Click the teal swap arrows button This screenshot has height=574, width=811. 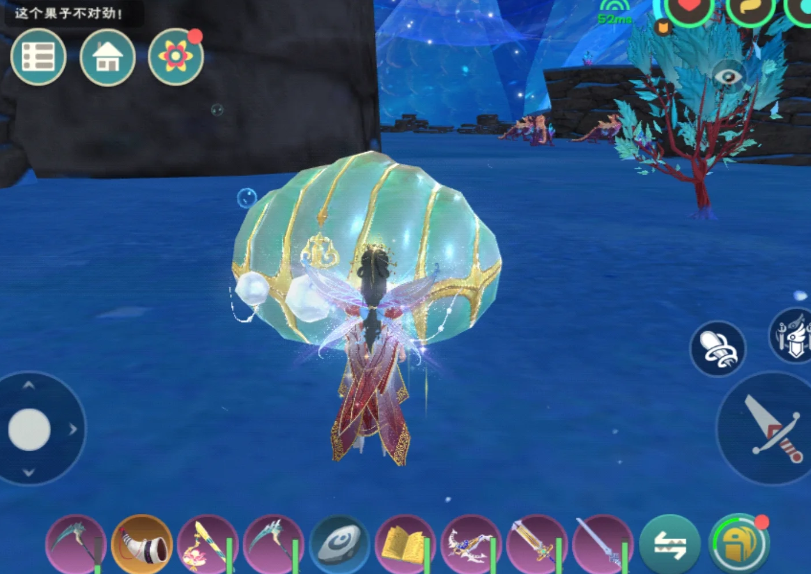[x=669, y=545]
